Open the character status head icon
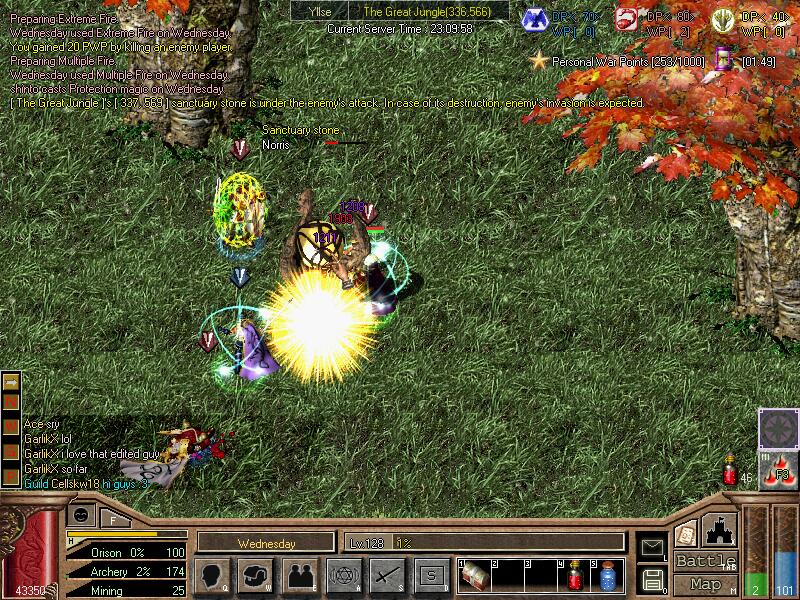 coord(211,575)
